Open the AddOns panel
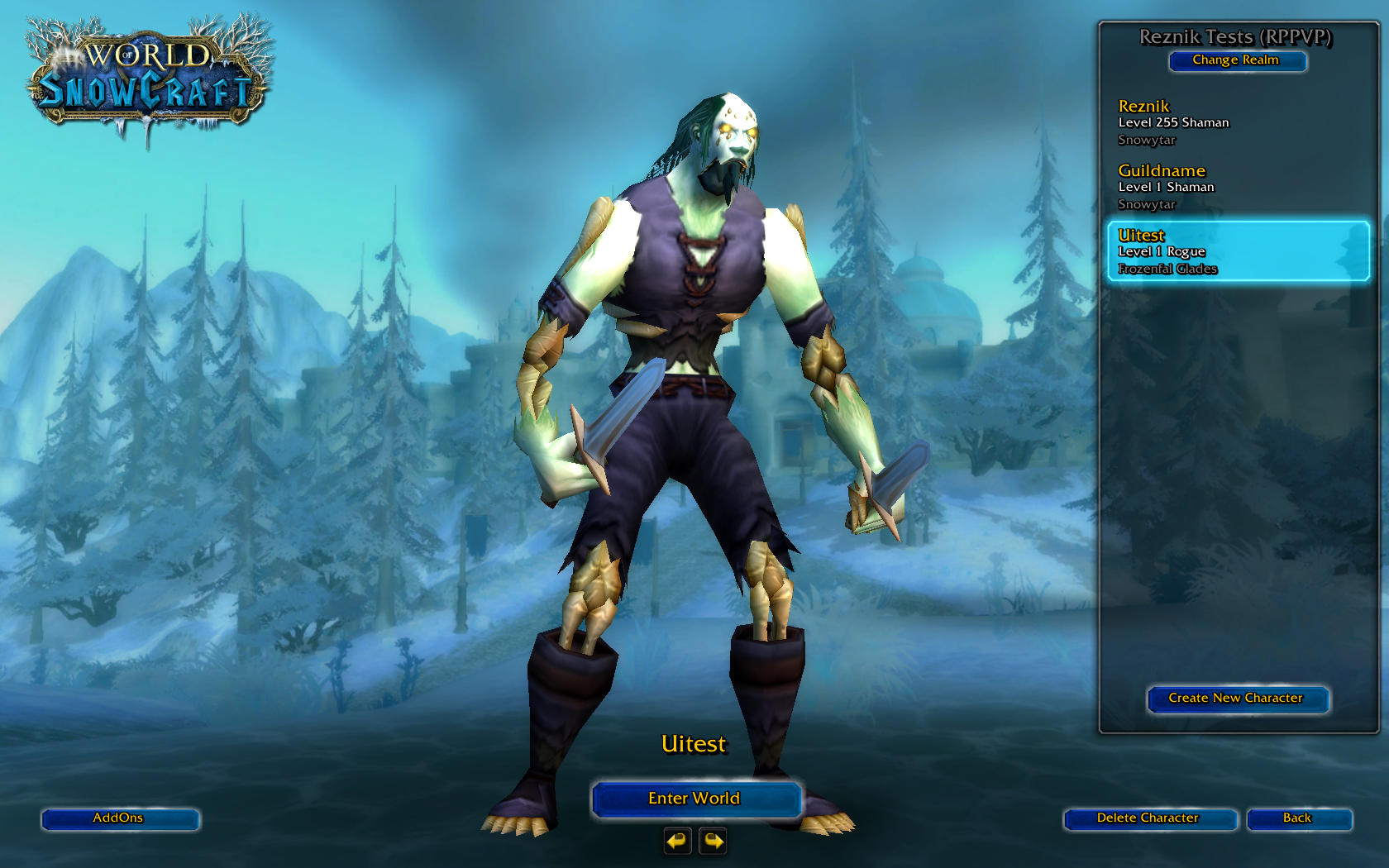The image size is (1389, 868). (x=120, y=819)
